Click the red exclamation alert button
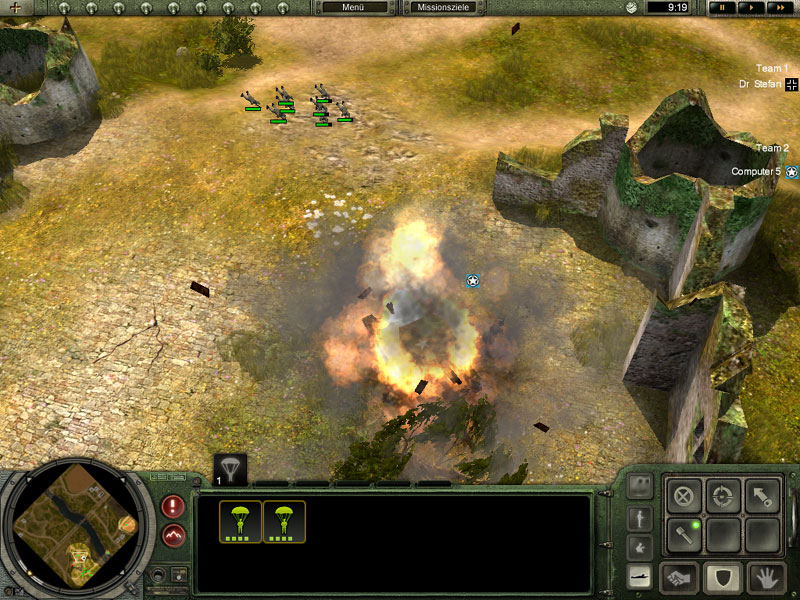 click(173, 506)
